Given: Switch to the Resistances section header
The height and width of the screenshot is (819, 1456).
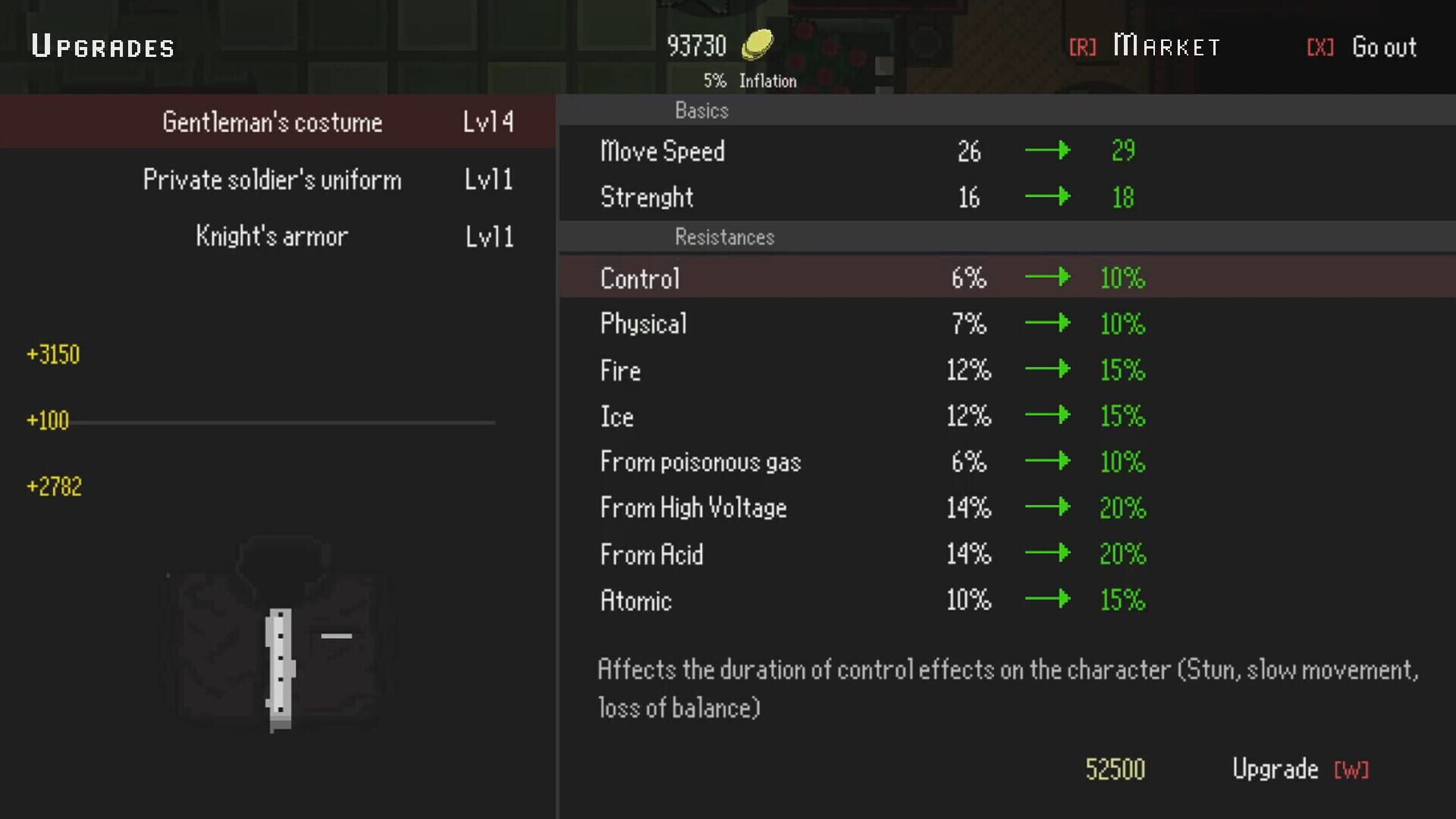Looking at the screenshot, I should point(724,237).
